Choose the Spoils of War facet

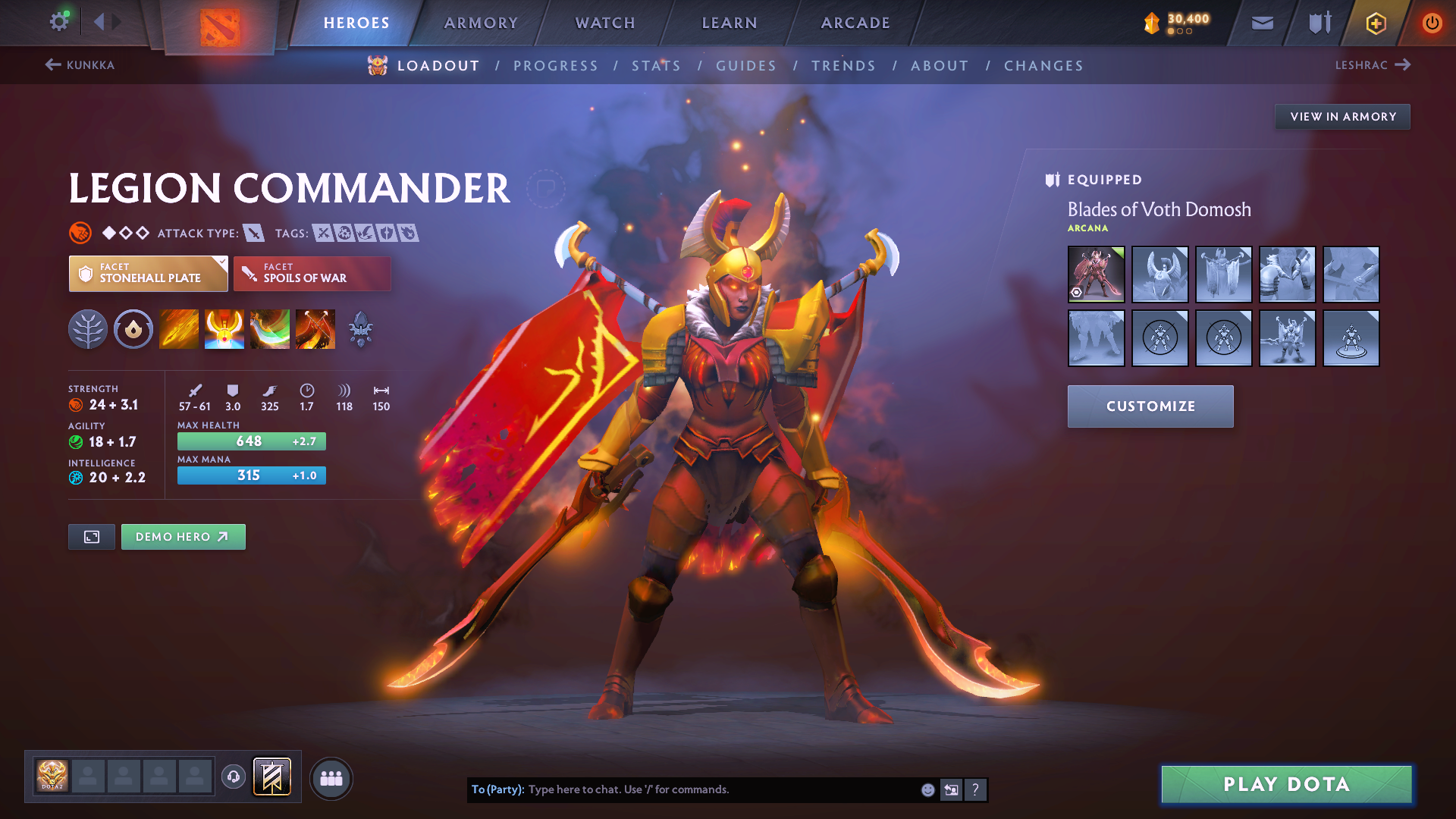[312, 274]
